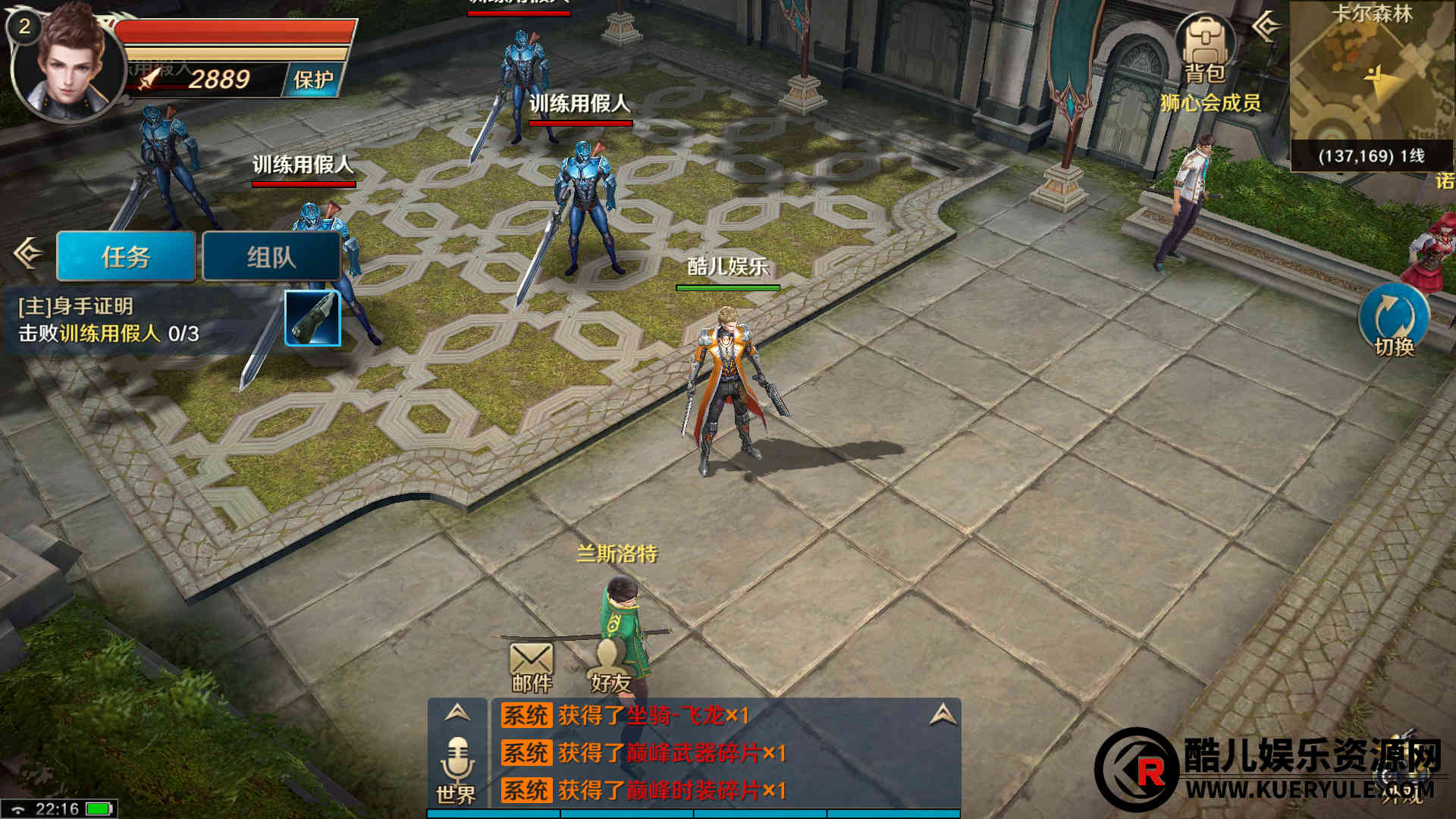
Task: Expand the chat log with right arrow
Action: pos(943,714)
